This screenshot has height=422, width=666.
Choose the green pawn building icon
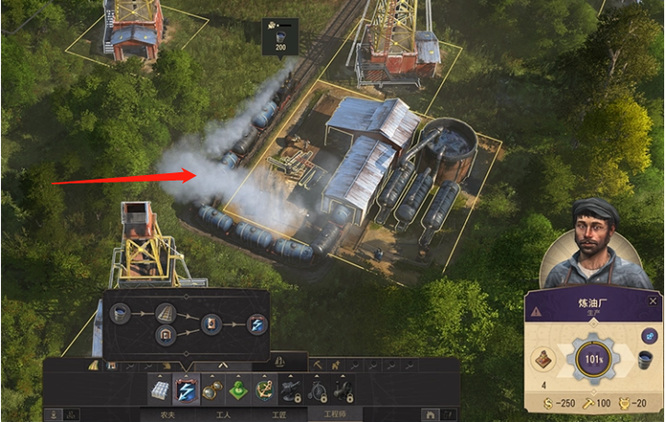tap(238, 388)
